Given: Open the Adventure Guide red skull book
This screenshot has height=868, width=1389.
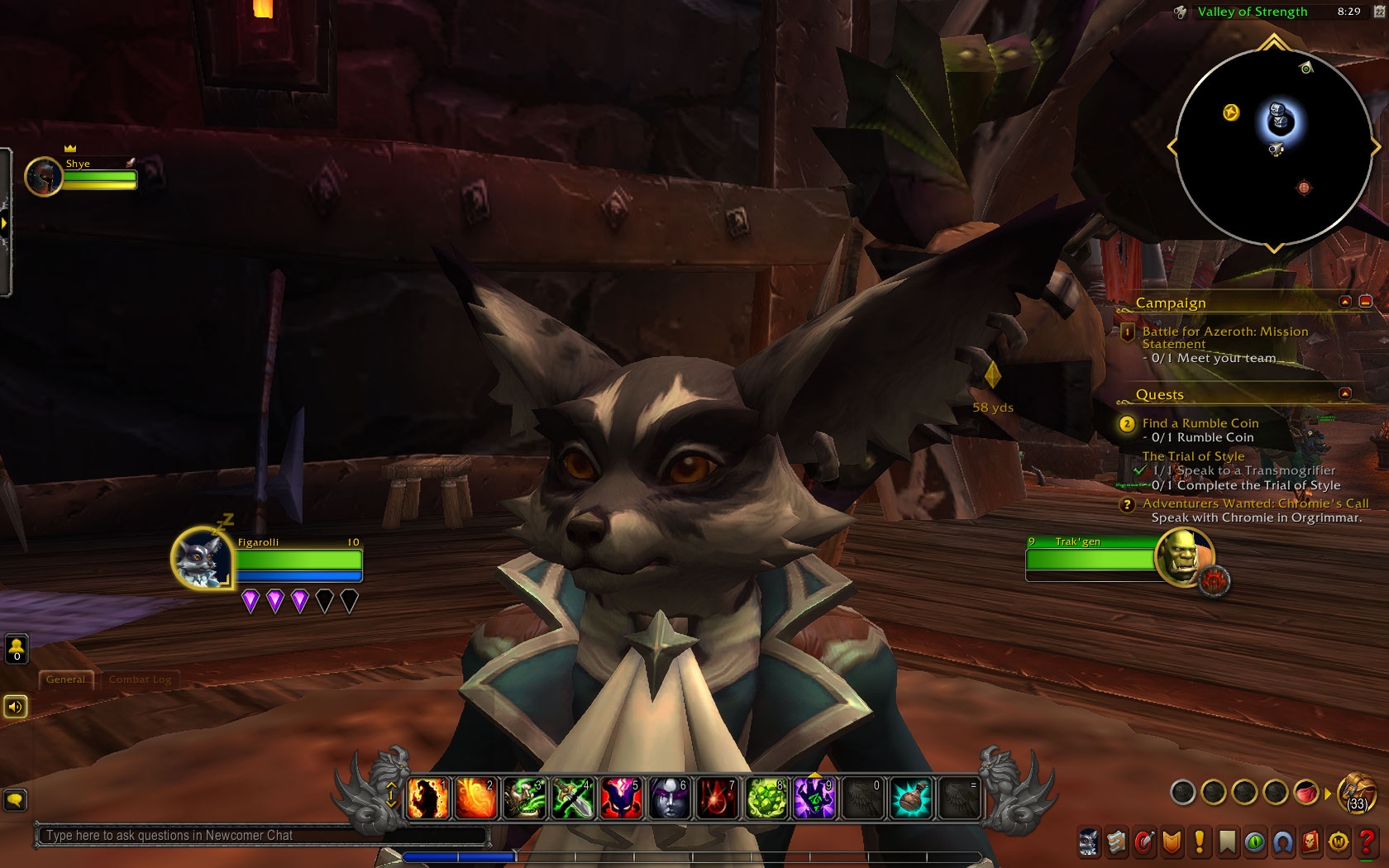Looking at the screenshot, I should 1310,842.
